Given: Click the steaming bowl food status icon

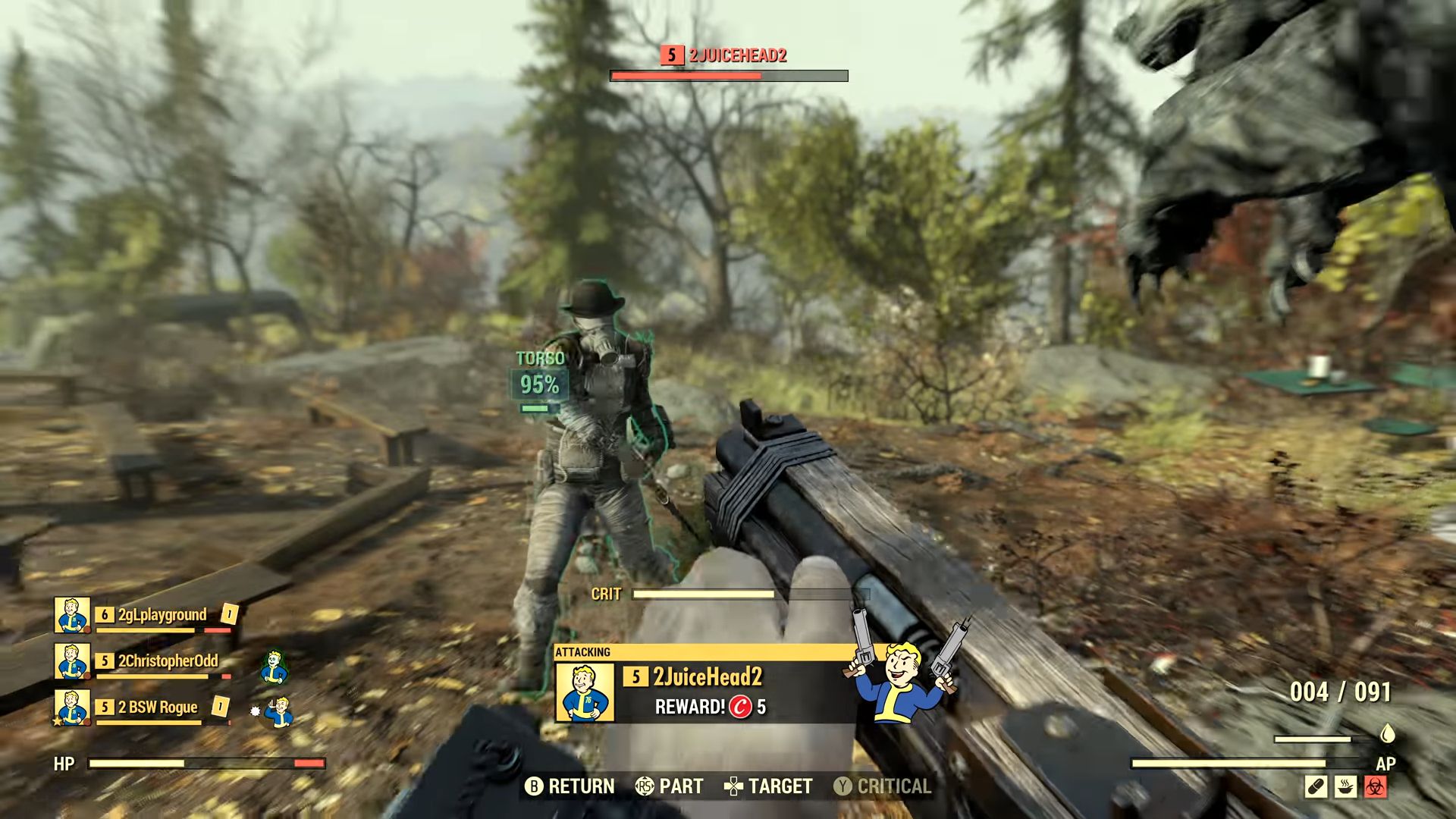Looking at the screenshot, I should 1346,786.
